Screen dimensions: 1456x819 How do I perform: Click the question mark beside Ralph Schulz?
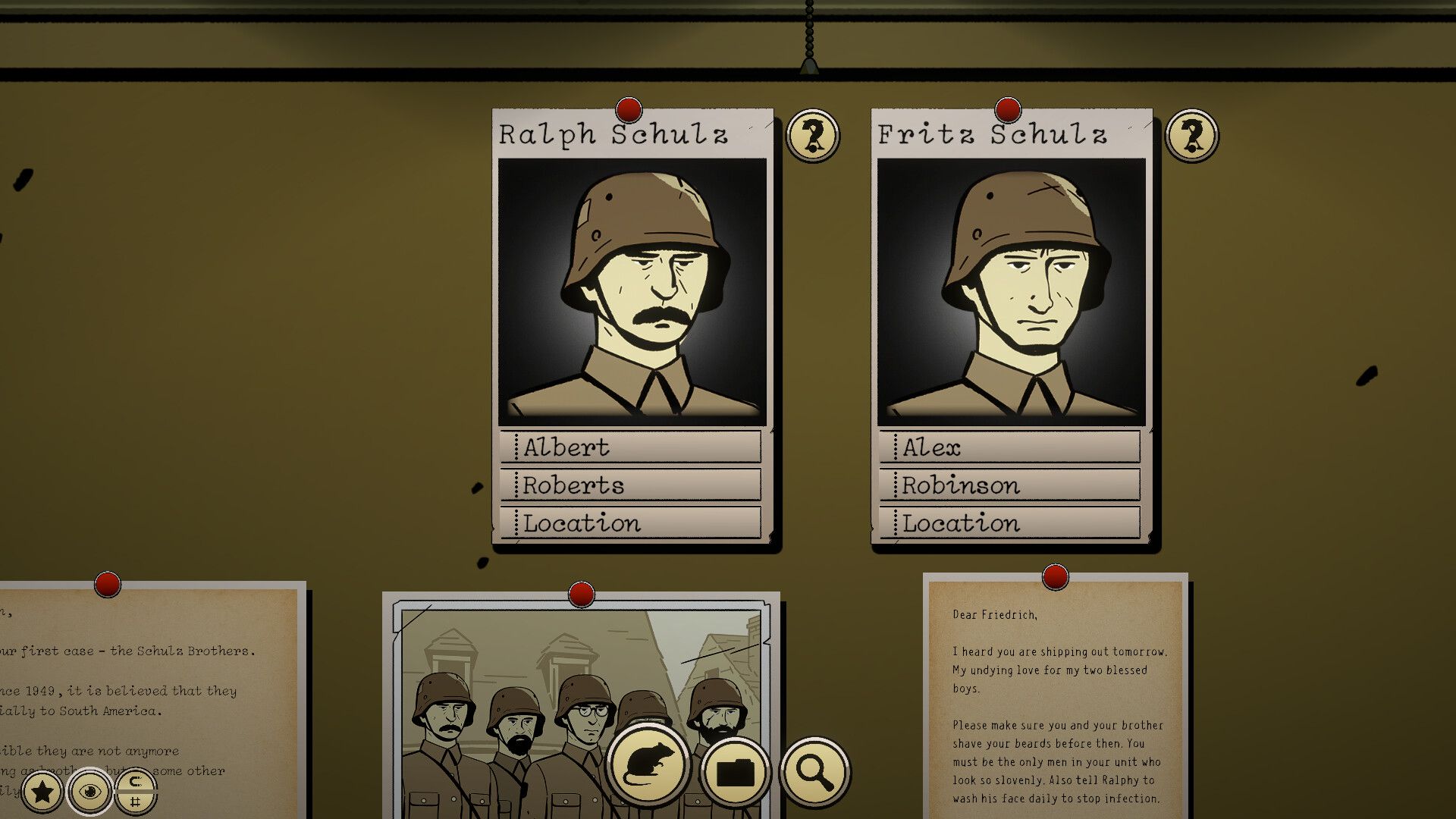click(x=813, y=136)
